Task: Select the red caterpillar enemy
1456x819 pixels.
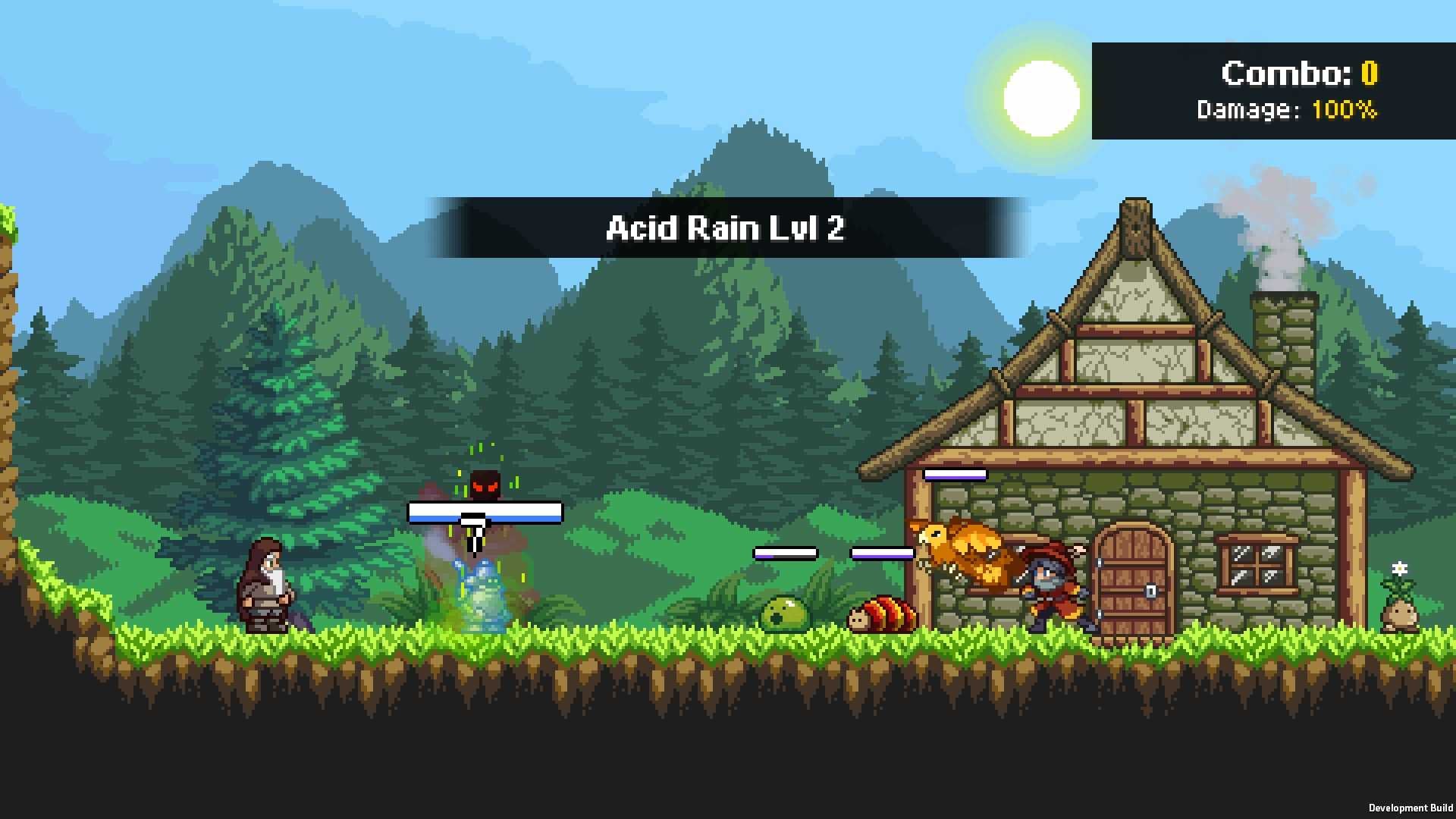Action: click(x=882, y=614)
